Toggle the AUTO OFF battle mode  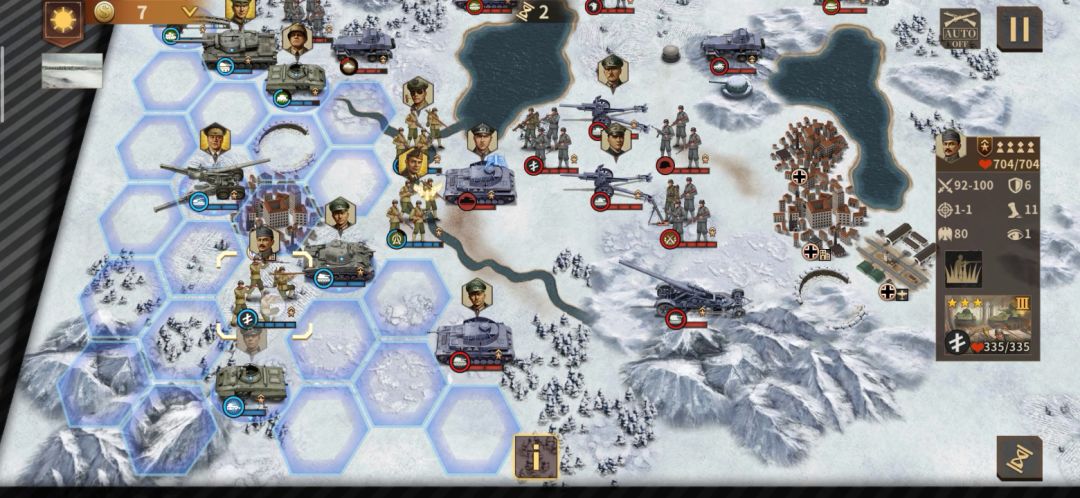pyautogui.click(x=959, y=29)
